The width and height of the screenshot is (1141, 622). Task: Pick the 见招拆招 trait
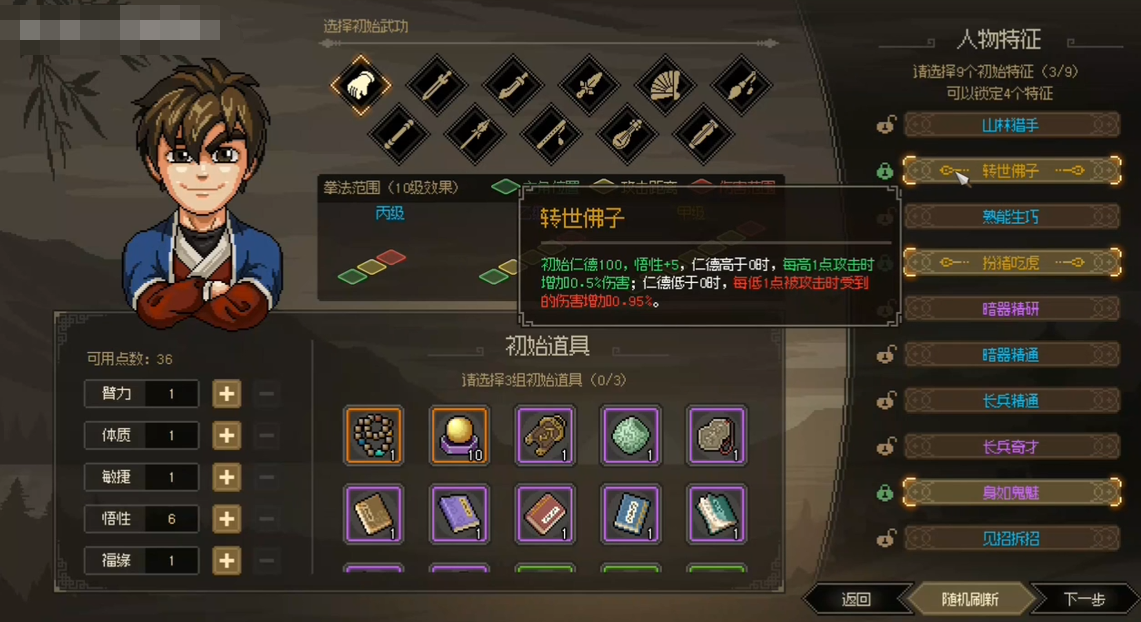(x=1011, y=539)
